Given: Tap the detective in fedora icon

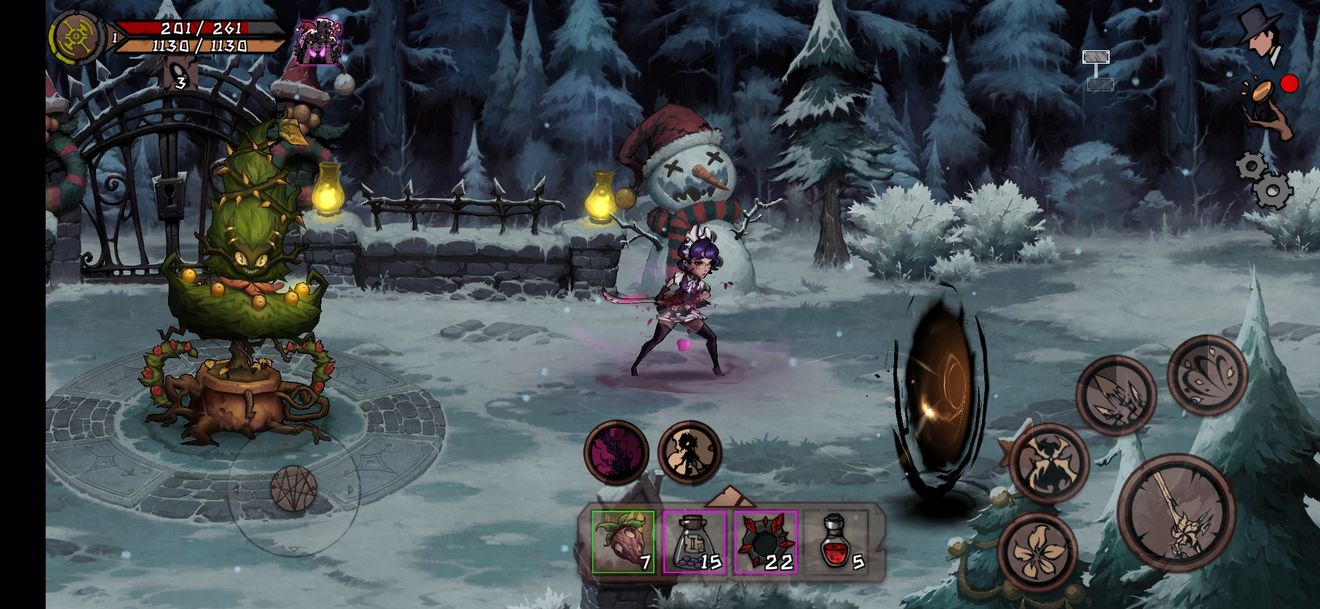Looking at the screenshot, I should (1262, 34).
